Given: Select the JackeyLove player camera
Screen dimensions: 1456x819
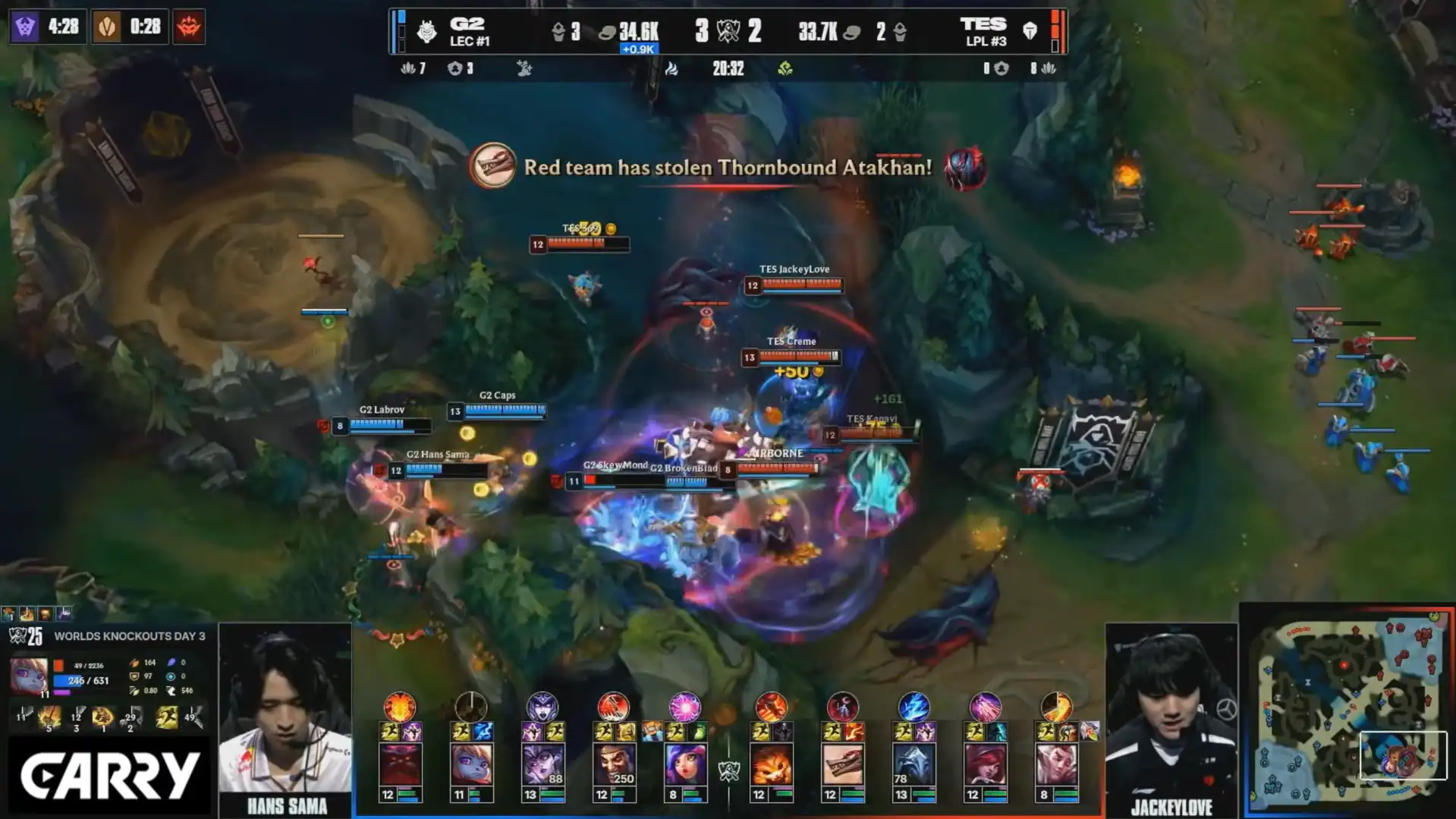Looking at the screenshot, I should point(1171,713).
